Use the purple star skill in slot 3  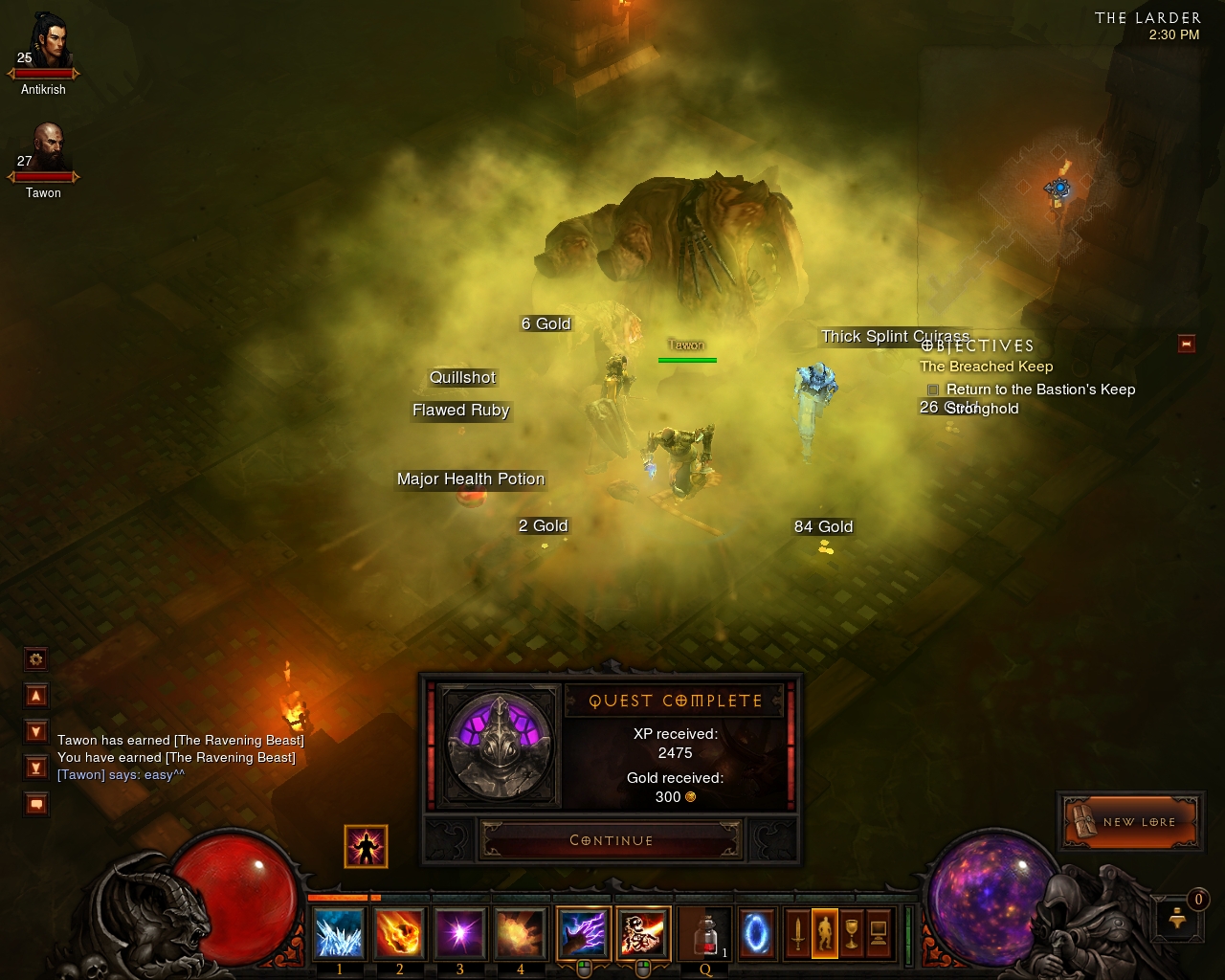459,933
